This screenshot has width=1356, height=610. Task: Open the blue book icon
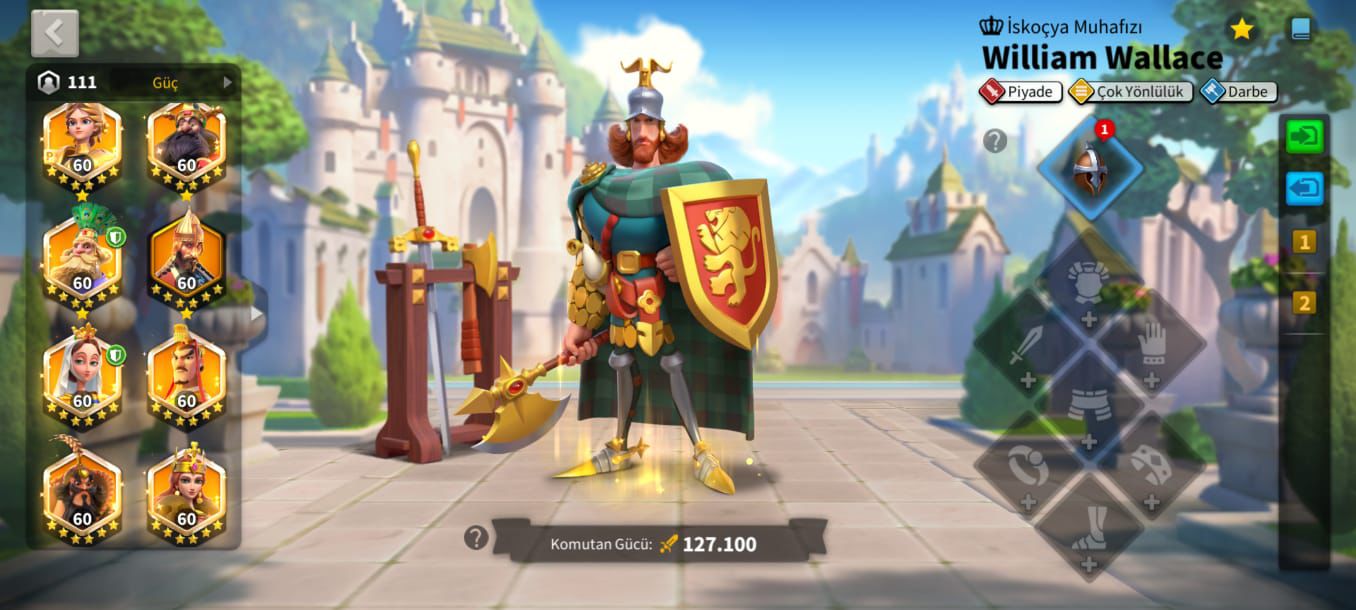[x=1300, y=30]
